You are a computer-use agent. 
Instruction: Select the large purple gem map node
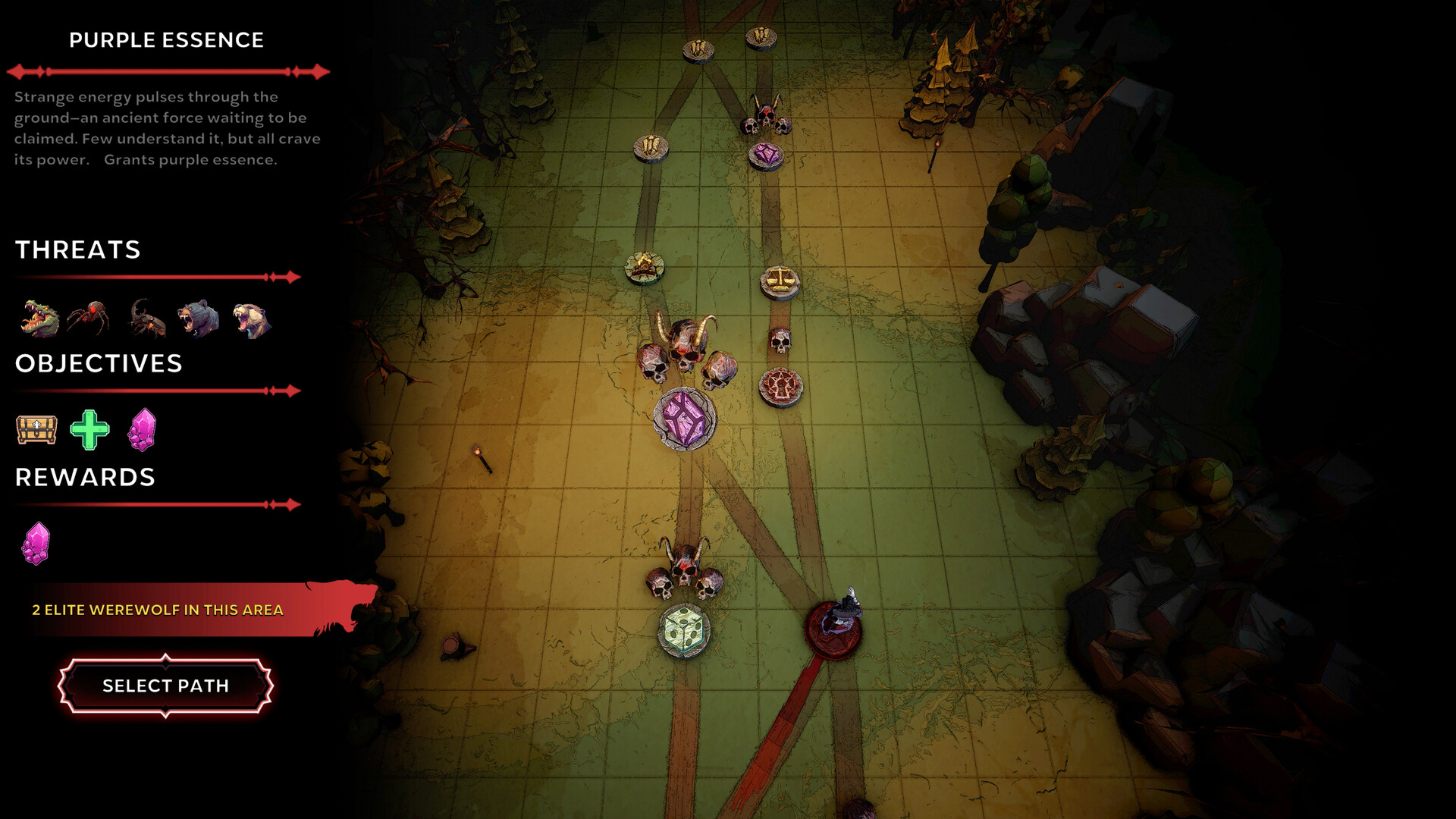[685, 419]
